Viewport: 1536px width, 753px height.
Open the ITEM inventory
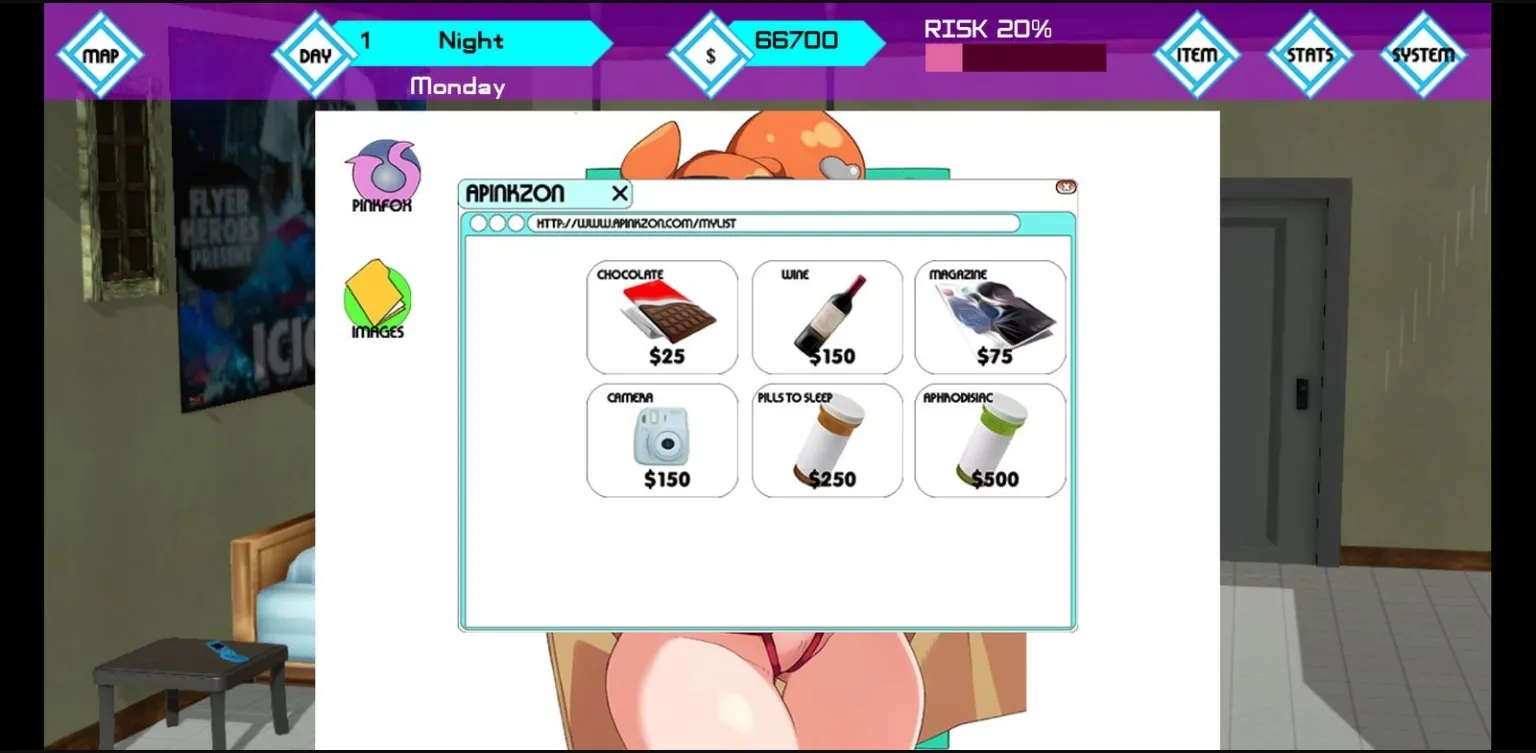tap(1196, 55)
